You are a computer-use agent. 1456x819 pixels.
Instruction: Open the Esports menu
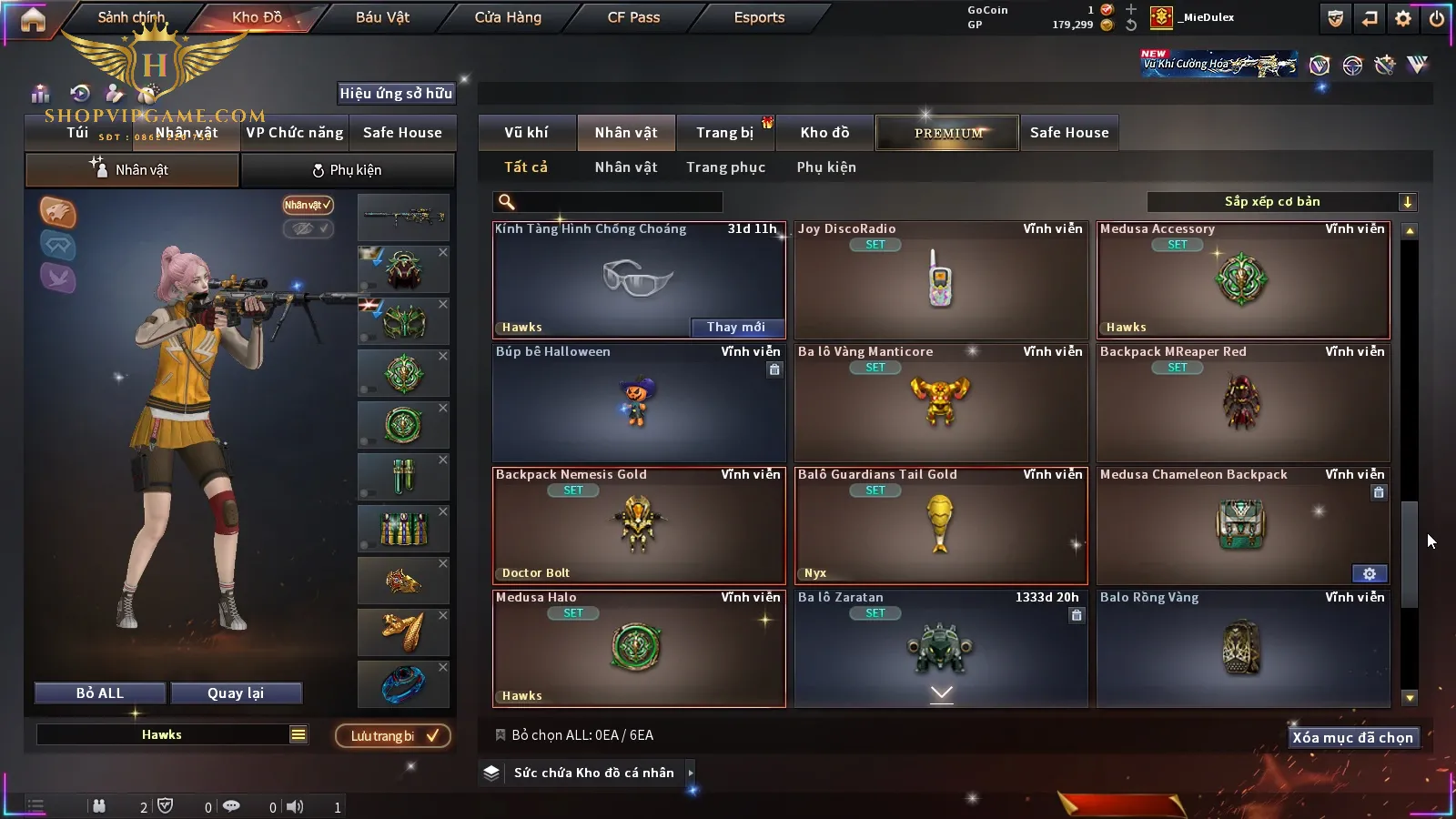point(759,17)
